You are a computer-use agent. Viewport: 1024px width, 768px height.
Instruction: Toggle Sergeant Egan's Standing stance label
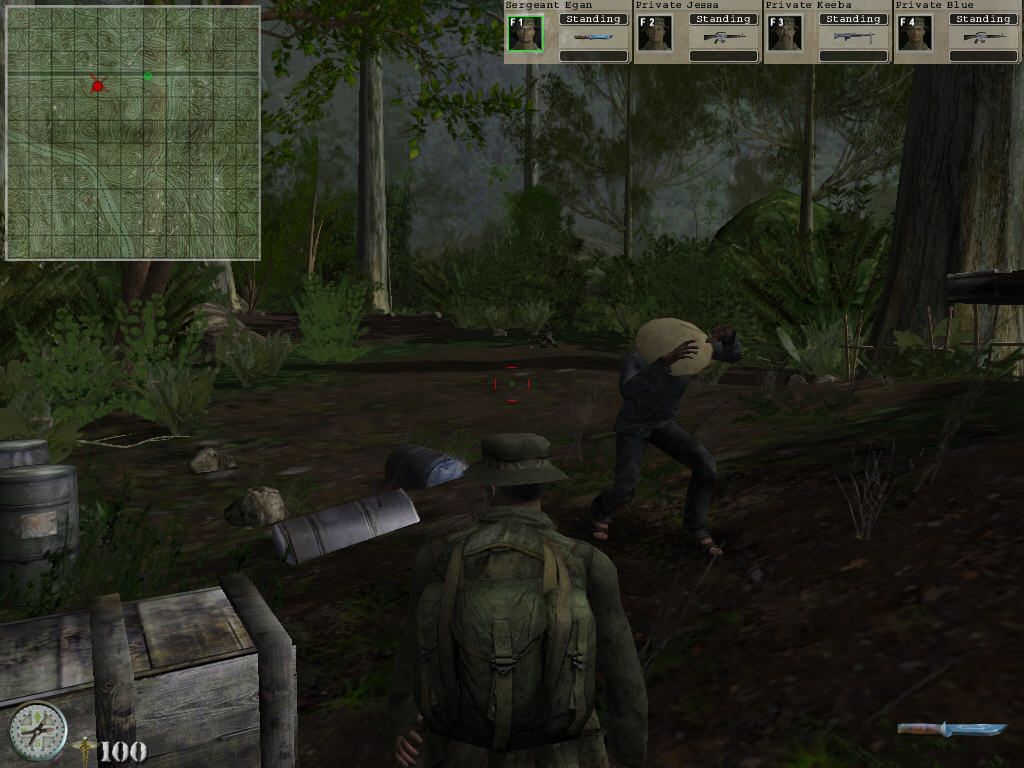point(593,19)
